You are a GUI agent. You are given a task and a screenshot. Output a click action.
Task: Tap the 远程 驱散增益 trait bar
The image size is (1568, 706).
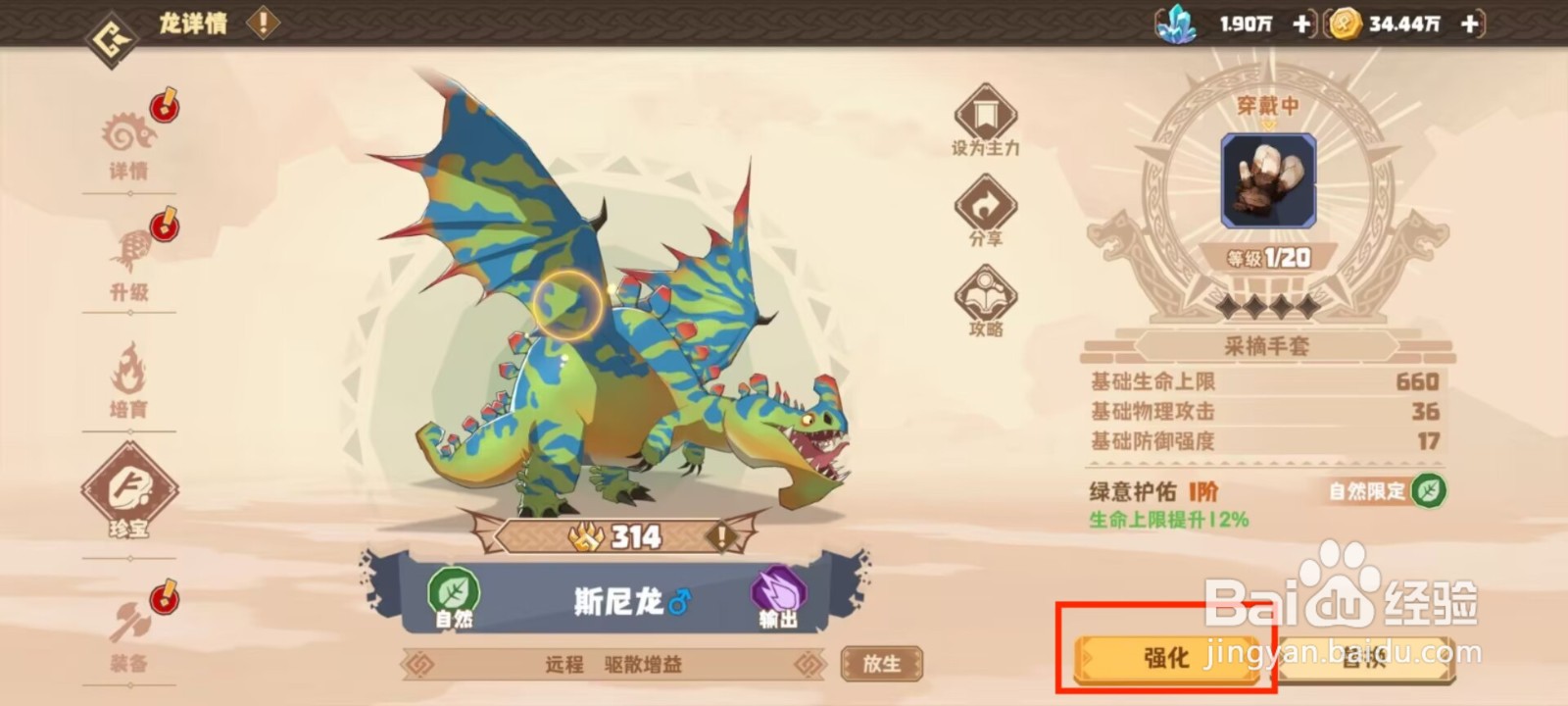[x=612, y=663]
